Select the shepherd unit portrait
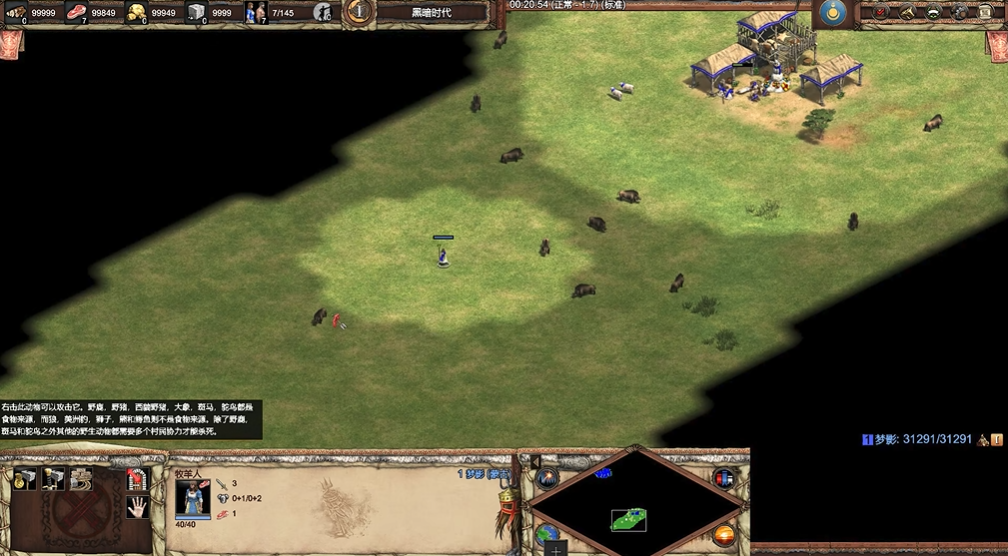Viewport: 1008px width, 556px height. click(x=190, y=499)
